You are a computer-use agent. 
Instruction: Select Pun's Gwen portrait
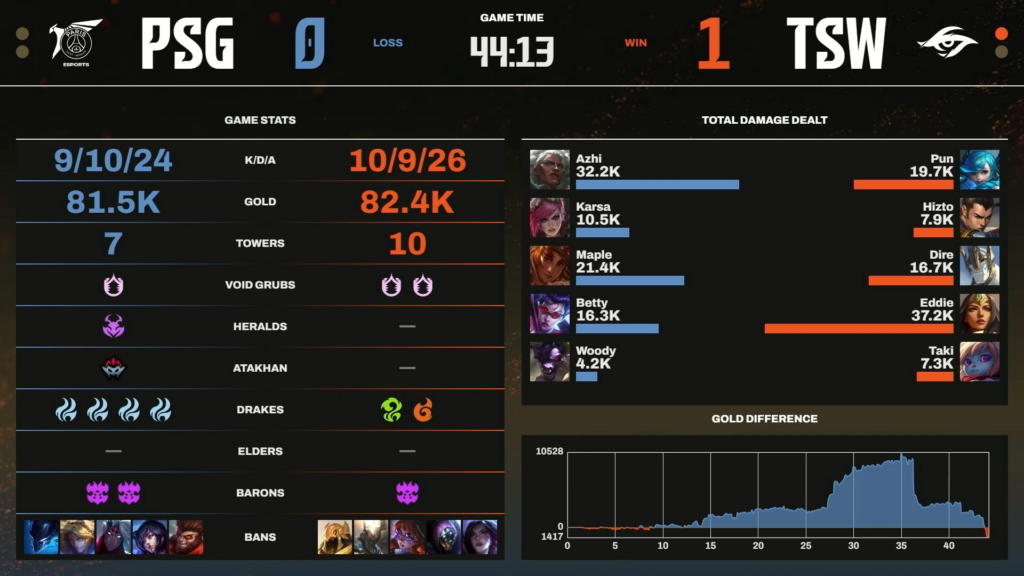(x=979, y=170)
